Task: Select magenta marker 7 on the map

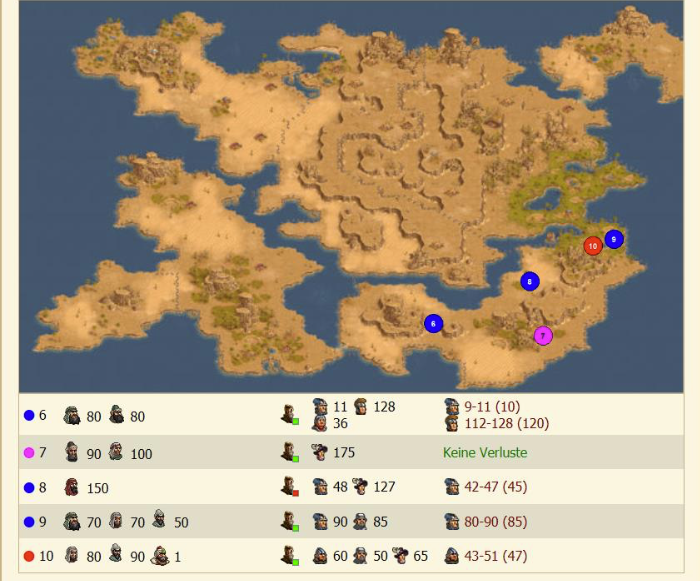Action: tap(543, 336)
